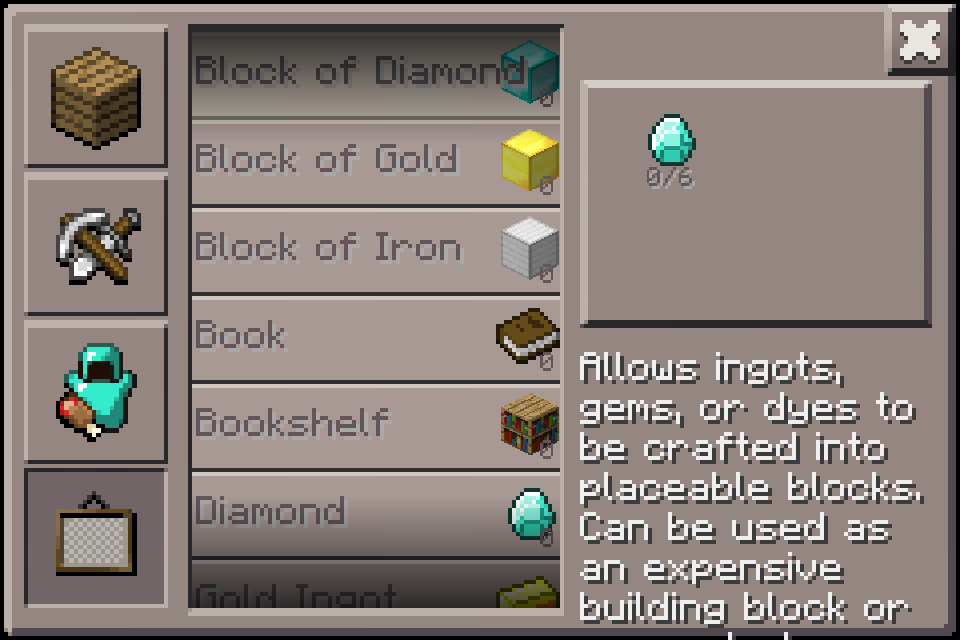The image size is (960, 640).
Task: Choose the painting decorations tab
Action: click(x=95, y=538)
